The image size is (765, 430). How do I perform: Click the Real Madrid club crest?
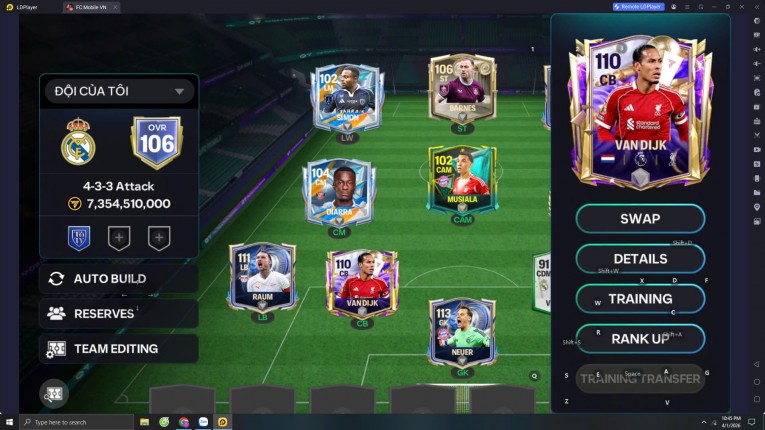pos(78,143)
